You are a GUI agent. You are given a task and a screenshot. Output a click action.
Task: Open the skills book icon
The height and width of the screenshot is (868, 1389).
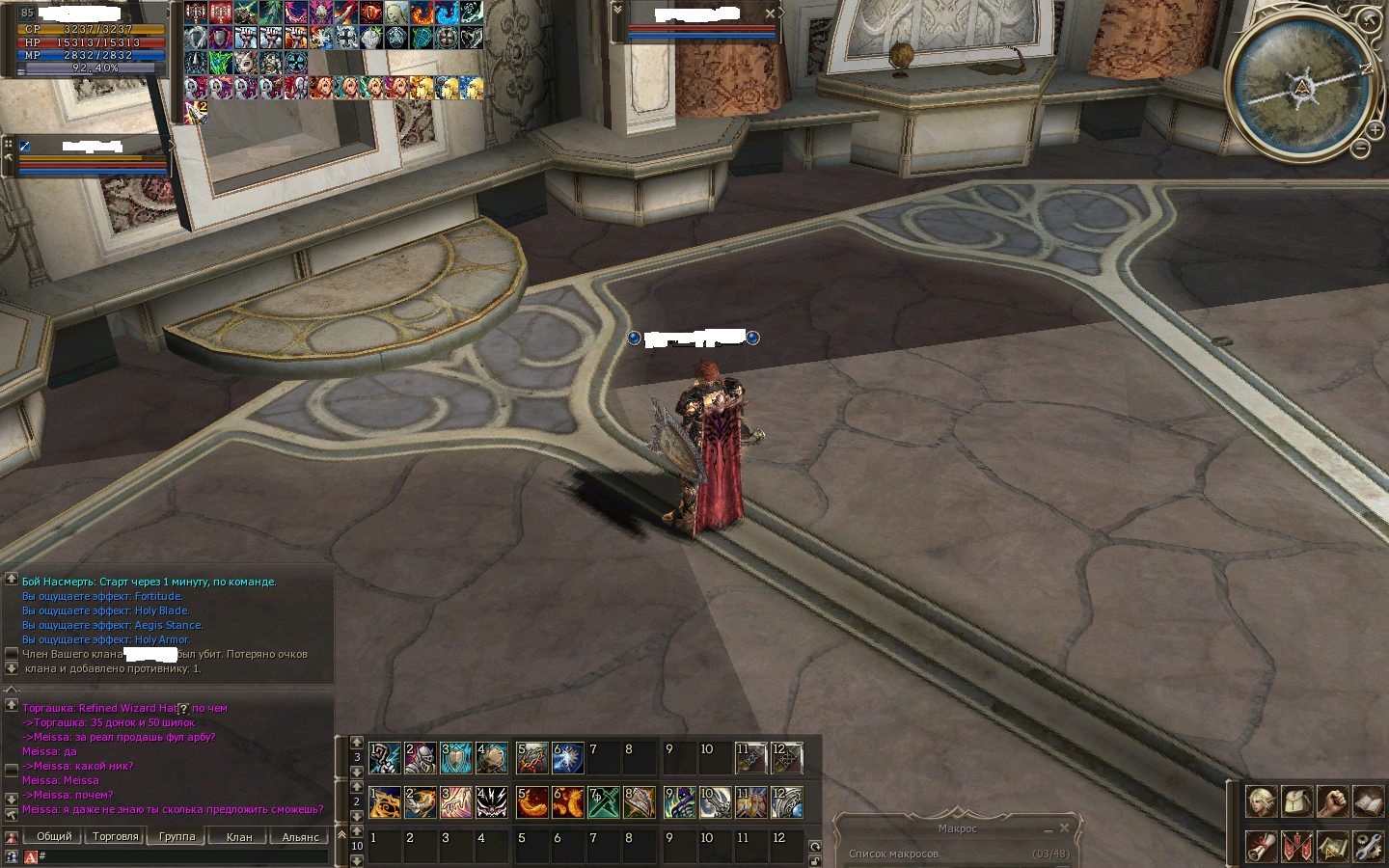1368,800
